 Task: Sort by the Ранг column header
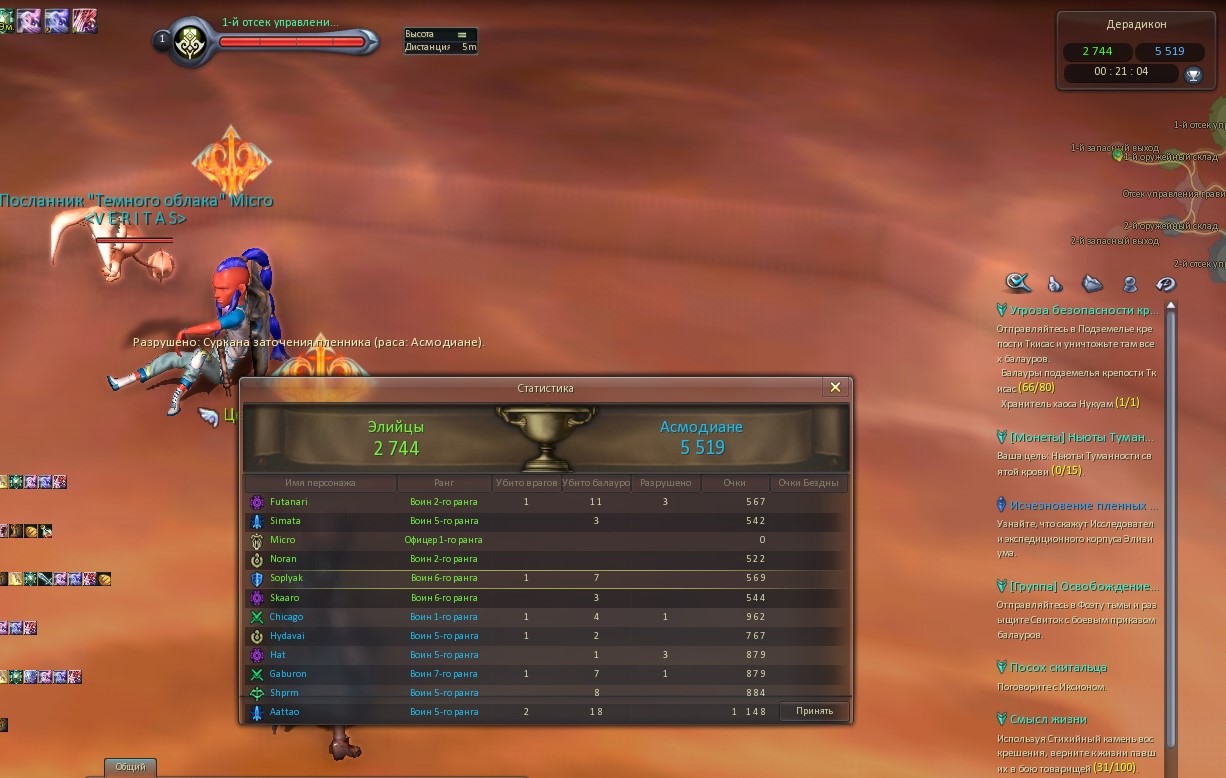click(x=444, y=483)
